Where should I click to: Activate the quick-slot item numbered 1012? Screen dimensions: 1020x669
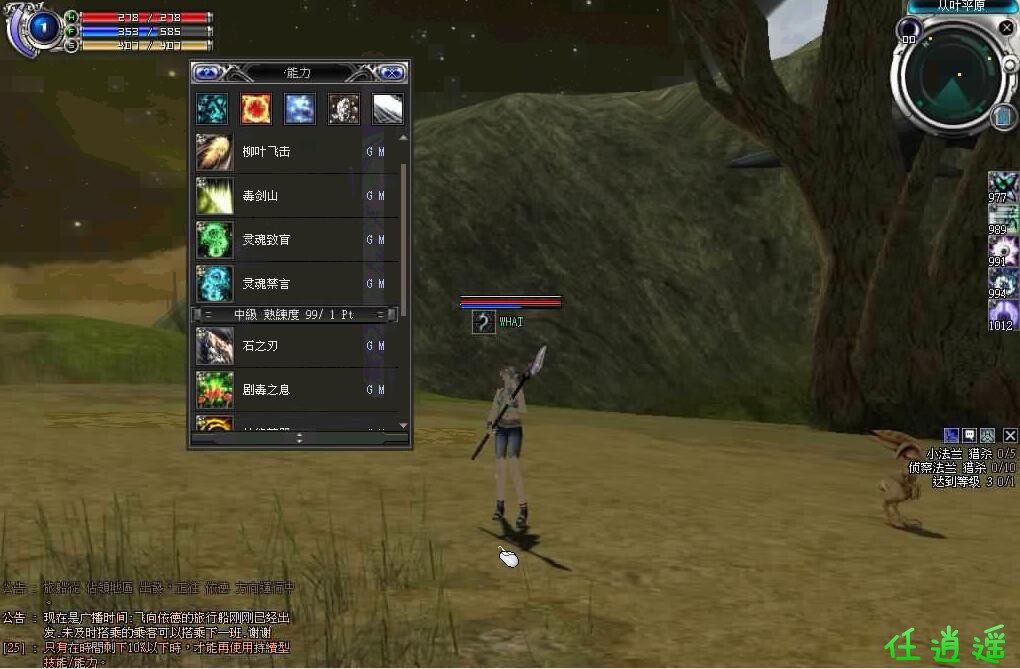[x=1002, y=314]
